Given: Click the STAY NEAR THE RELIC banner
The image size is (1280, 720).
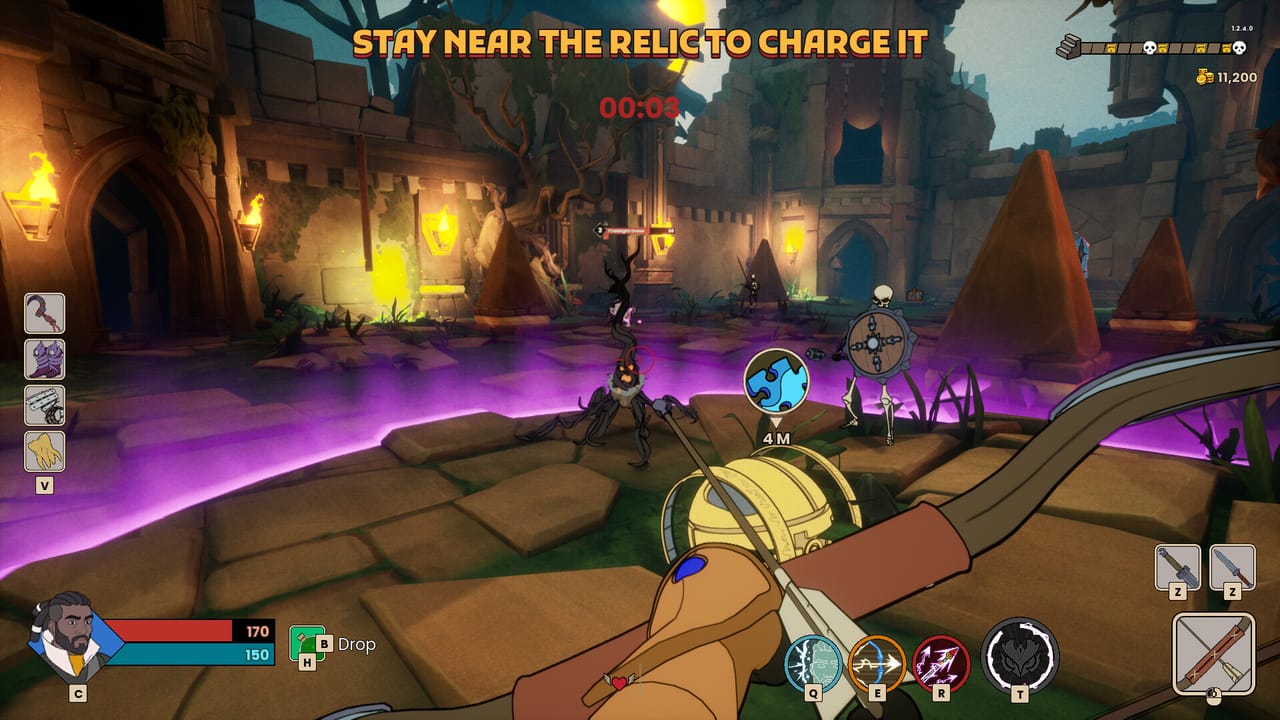Looking at the screenshot, I should [640, 42].
